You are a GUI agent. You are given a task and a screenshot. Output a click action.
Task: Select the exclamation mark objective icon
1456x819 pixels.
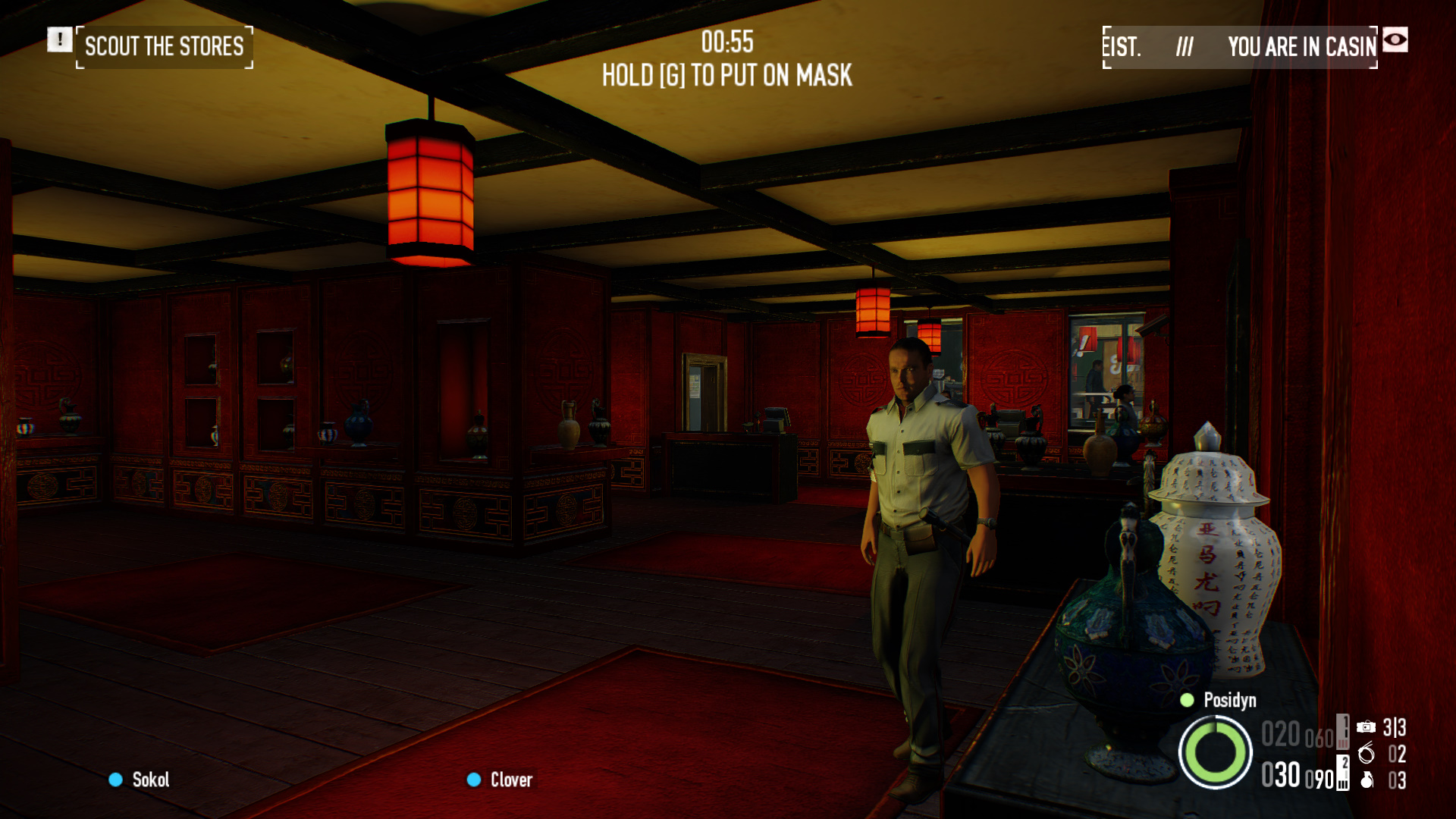59,39
